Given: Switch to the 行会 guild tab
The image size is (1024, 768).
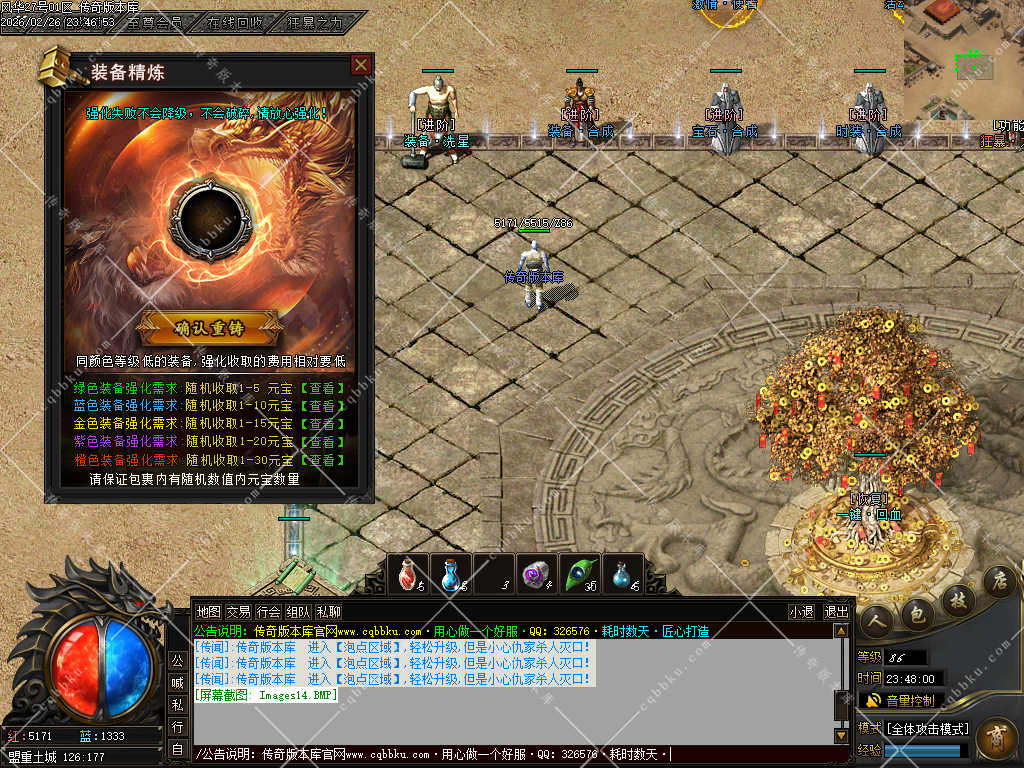Looking at the screenshot, I should 268,611.
